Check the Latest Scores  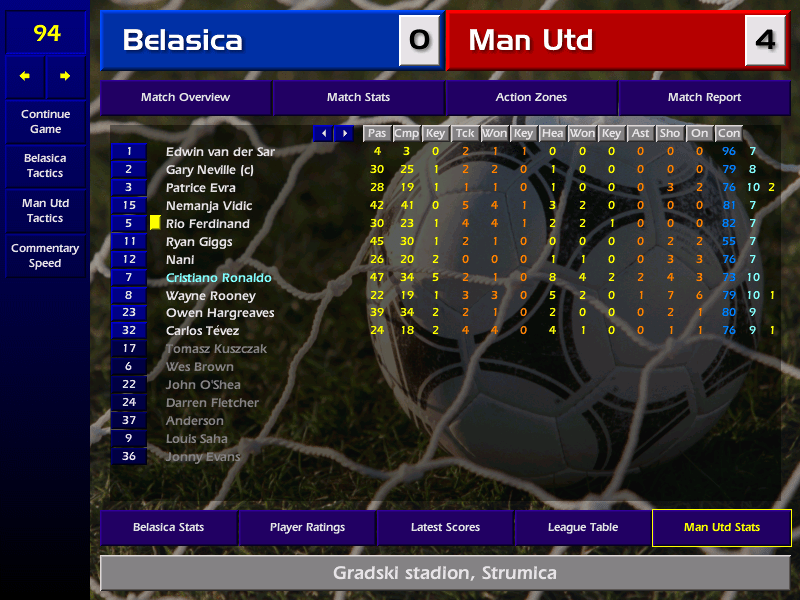point(445,528)
